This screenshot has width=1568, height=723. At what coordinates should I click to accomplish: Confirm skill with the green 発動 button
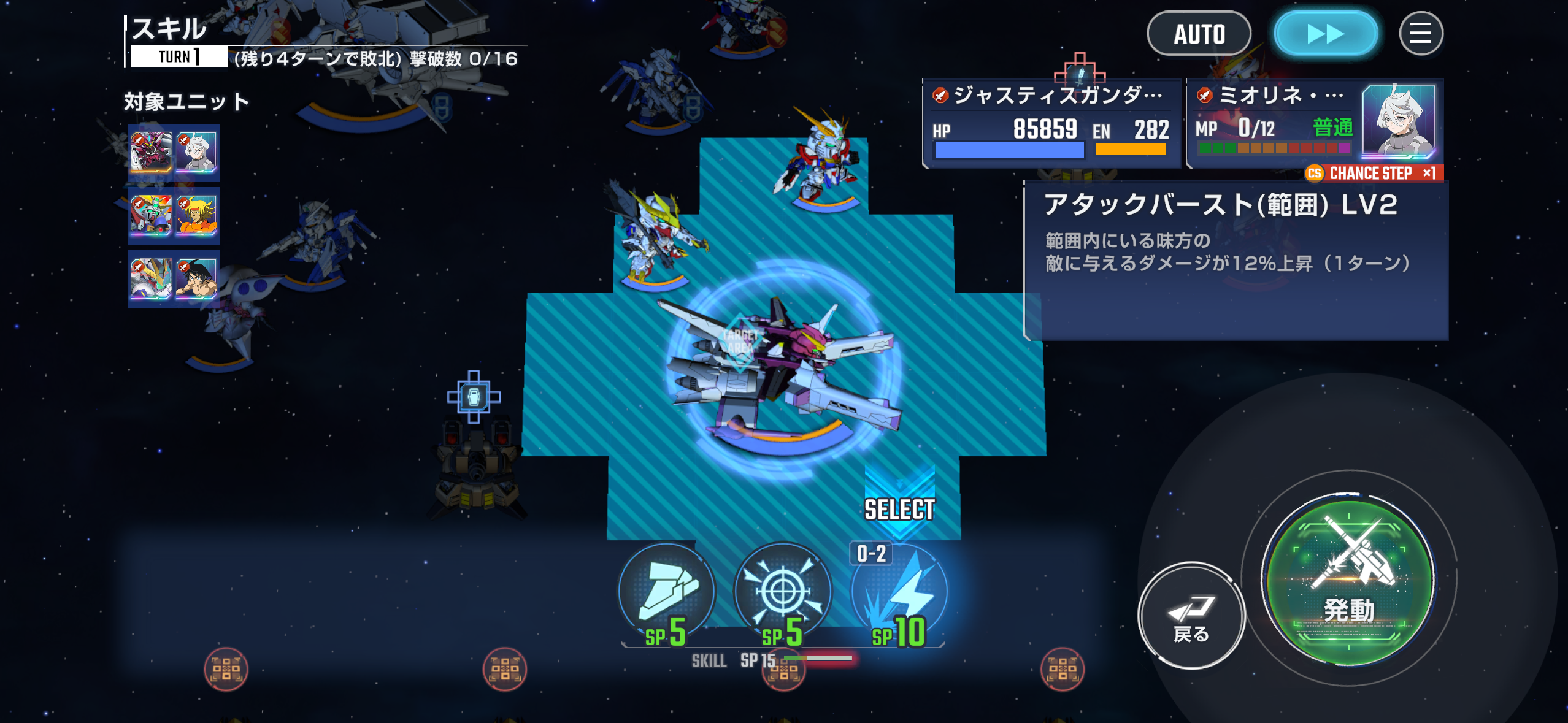pyautogui.click(x=1349, y=580)
